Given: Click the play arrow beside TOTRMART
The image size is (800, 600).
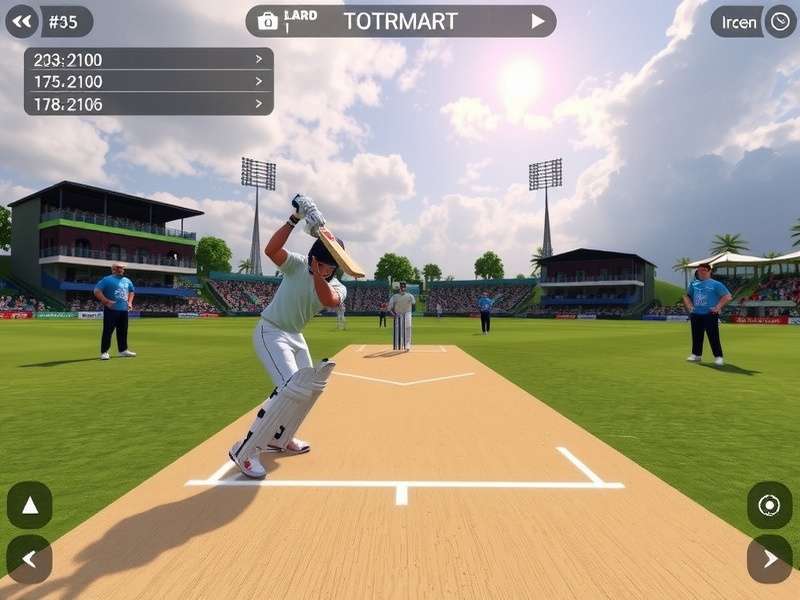Looking at the screenshot, I should coord(538,21).
